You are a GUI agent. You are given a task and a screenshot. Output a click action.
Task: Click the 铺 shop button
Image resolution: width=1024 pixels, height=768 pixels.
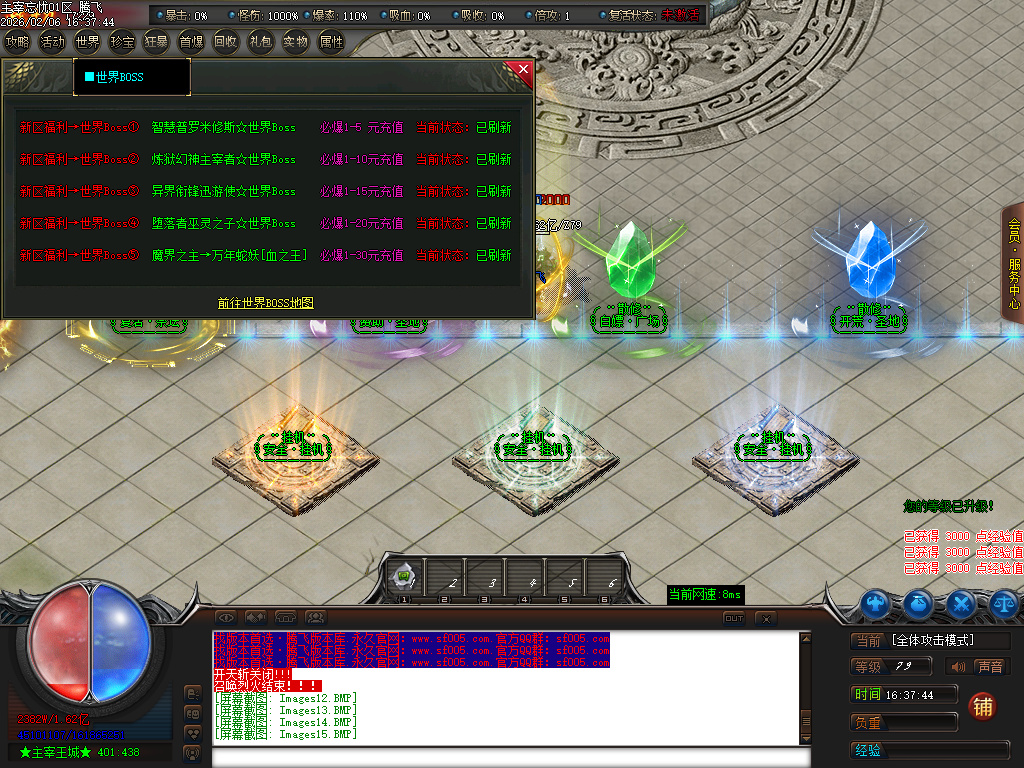pyautogui.click(x=983, y=706)
